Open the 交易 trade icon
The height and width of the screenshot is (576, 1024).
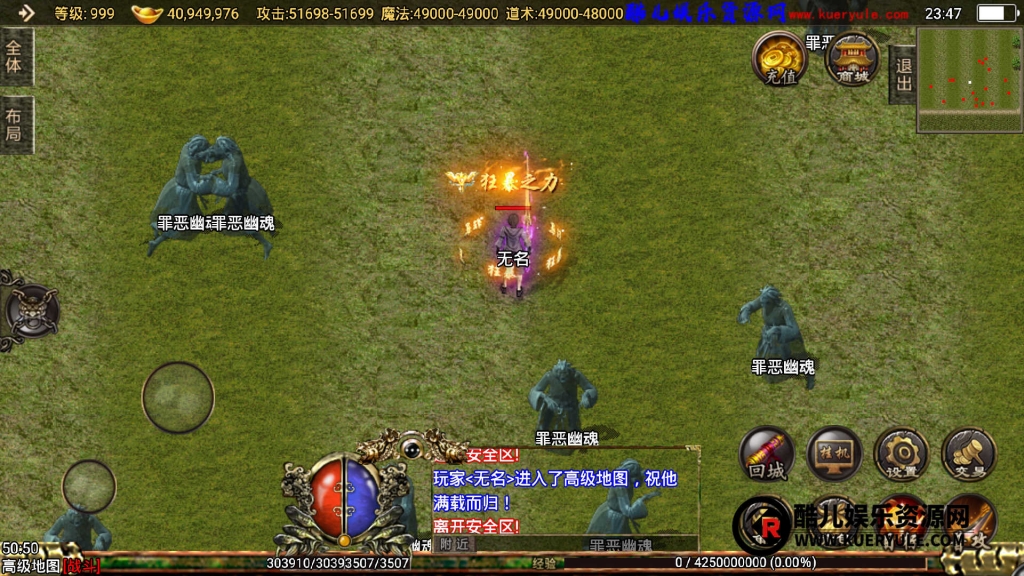point(968,457)
